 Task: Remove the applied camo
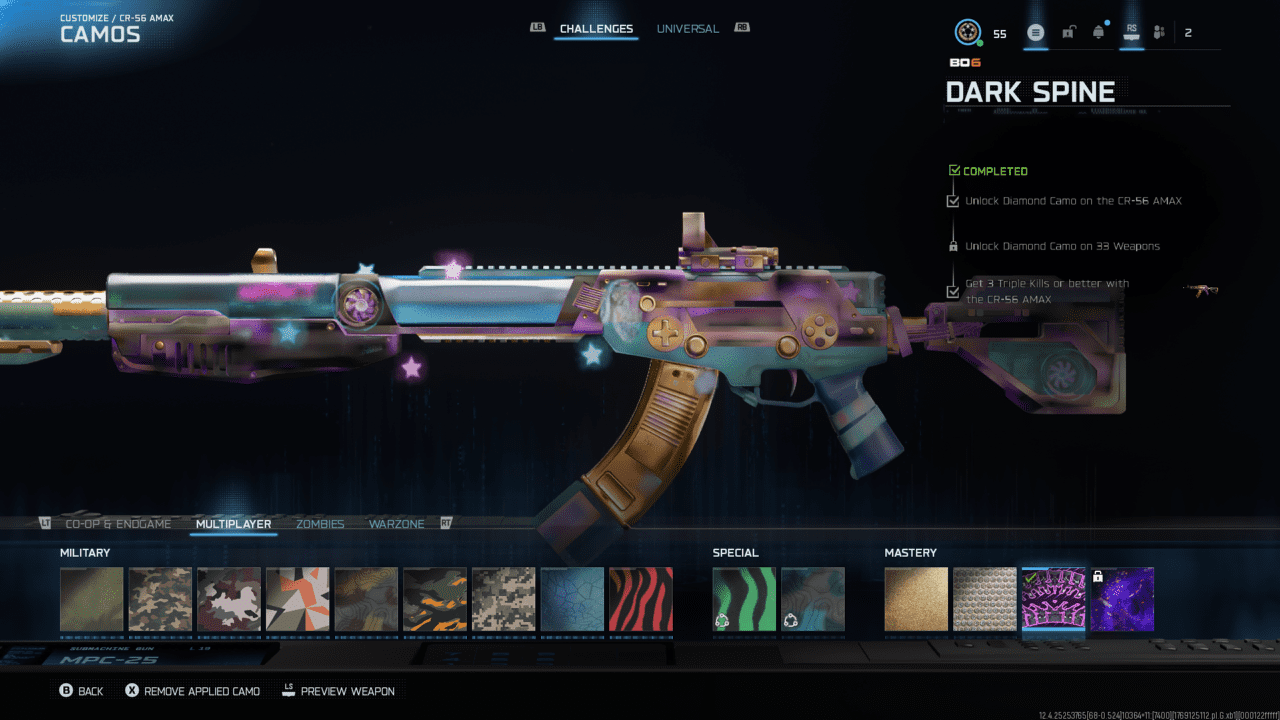[192, 691]
